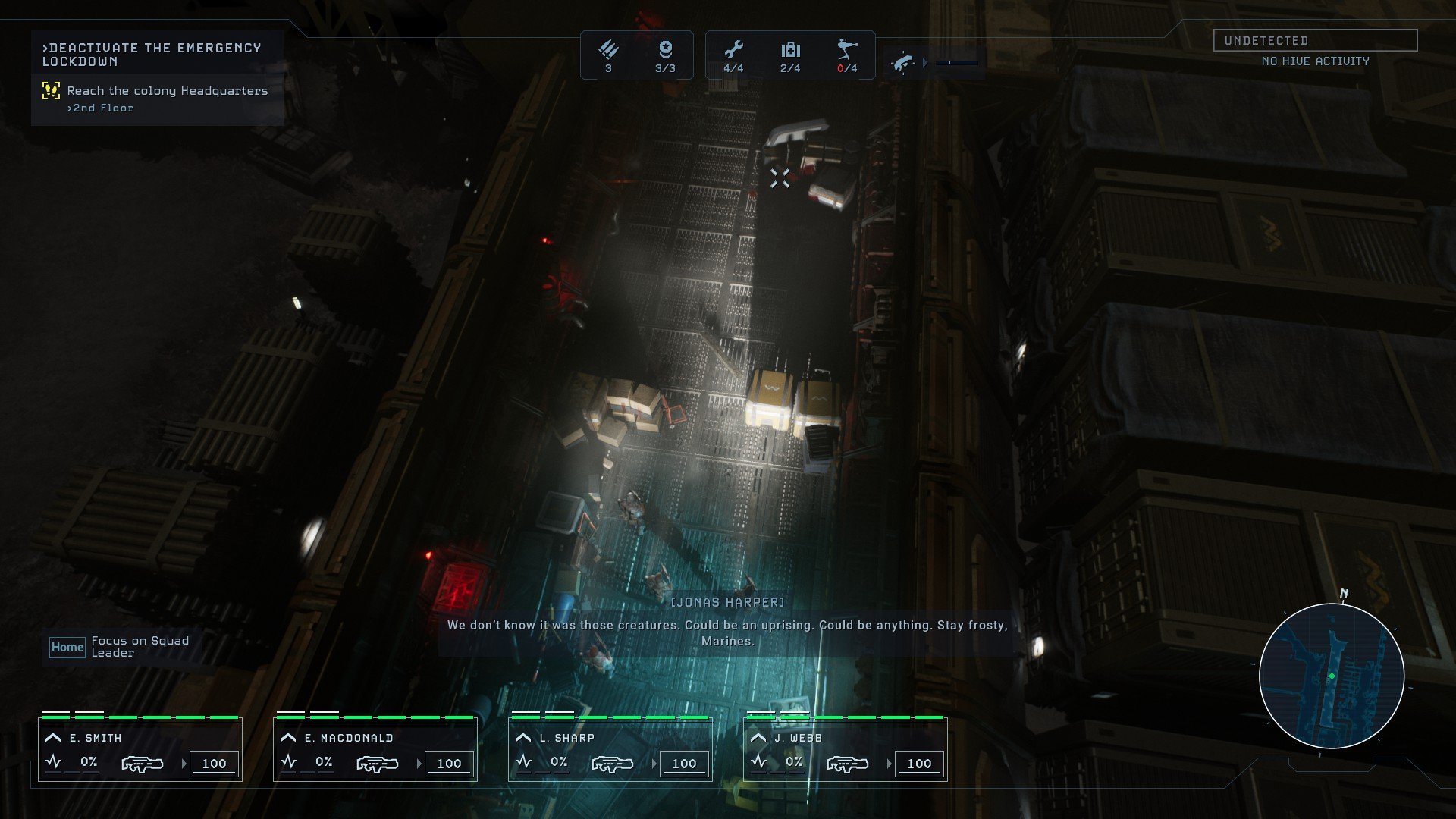Select marine L. Sharp's squad panel
1456x819 pixels.
(610, 749)
